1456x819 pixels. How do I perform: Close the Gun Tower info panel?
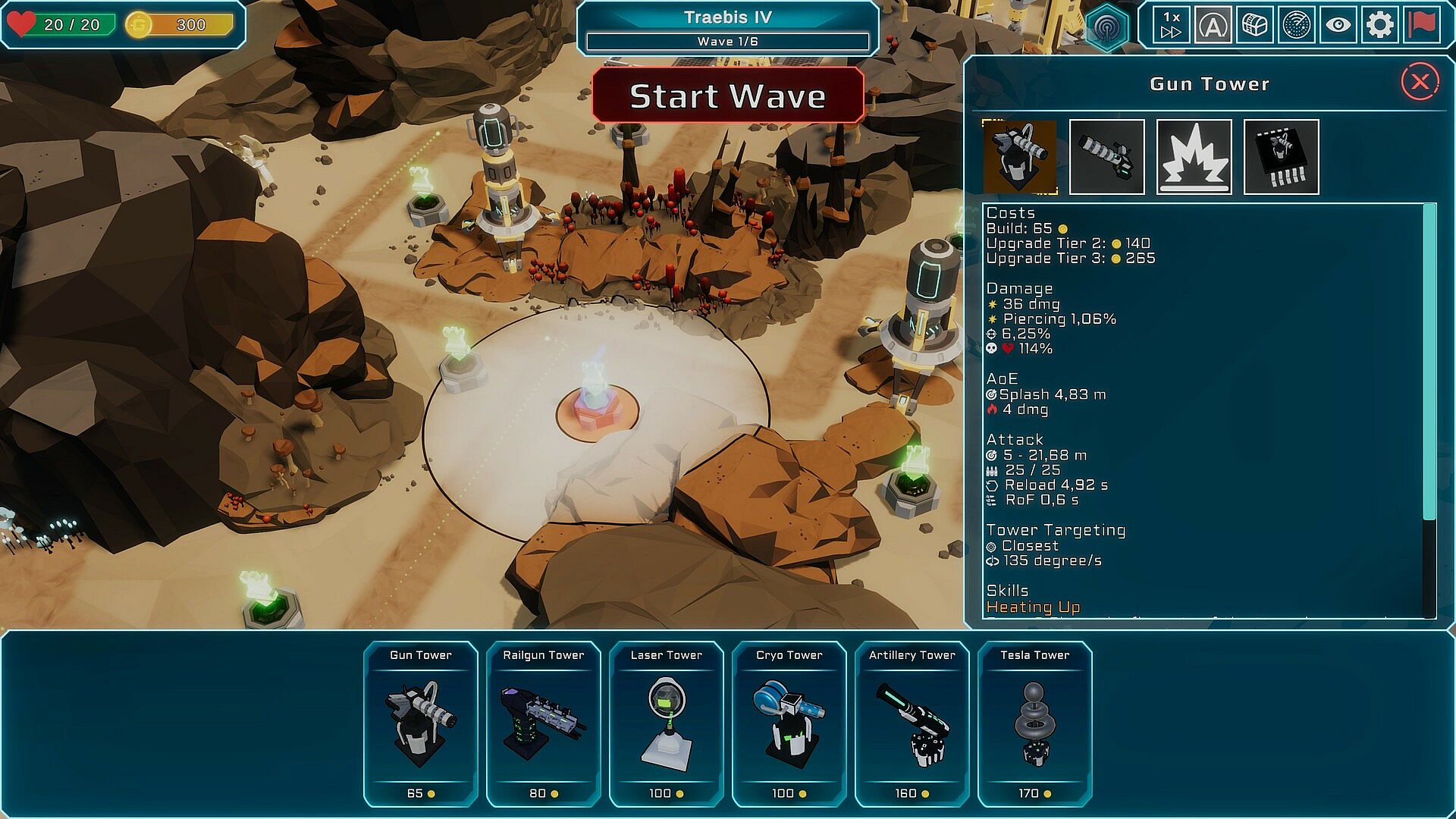click(1420, 82)
